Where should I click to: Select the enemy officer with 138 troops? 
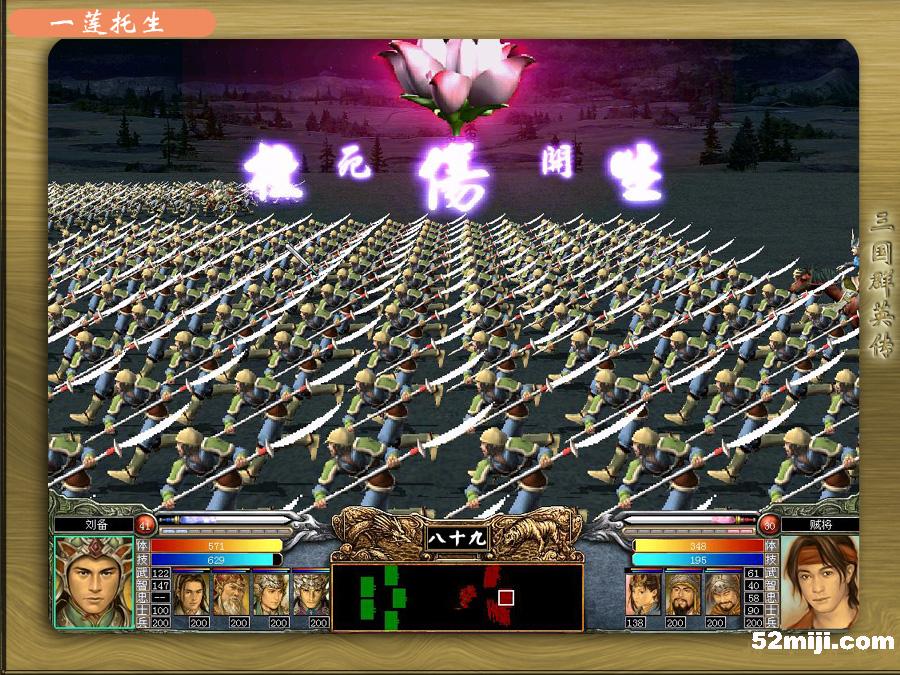[643, 593]
